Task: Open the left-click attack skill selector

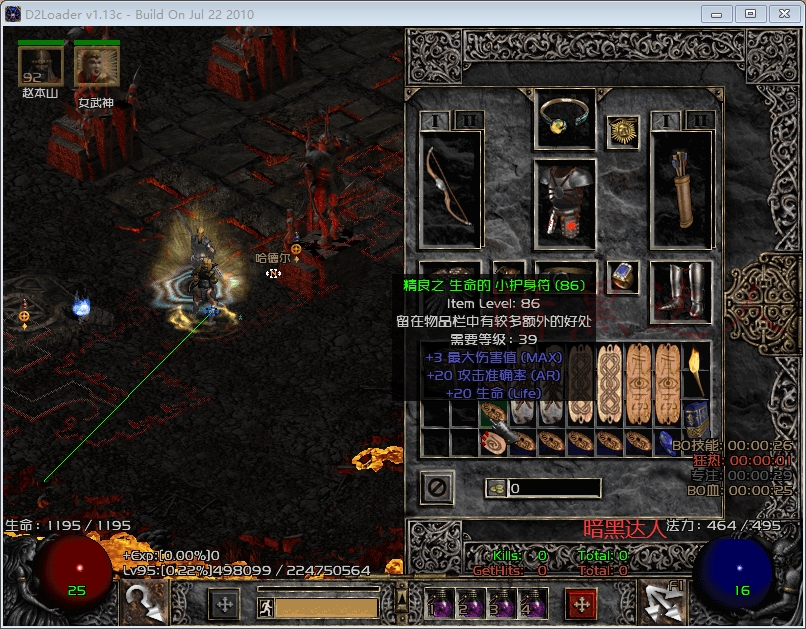Action: (x=144, y=603)
